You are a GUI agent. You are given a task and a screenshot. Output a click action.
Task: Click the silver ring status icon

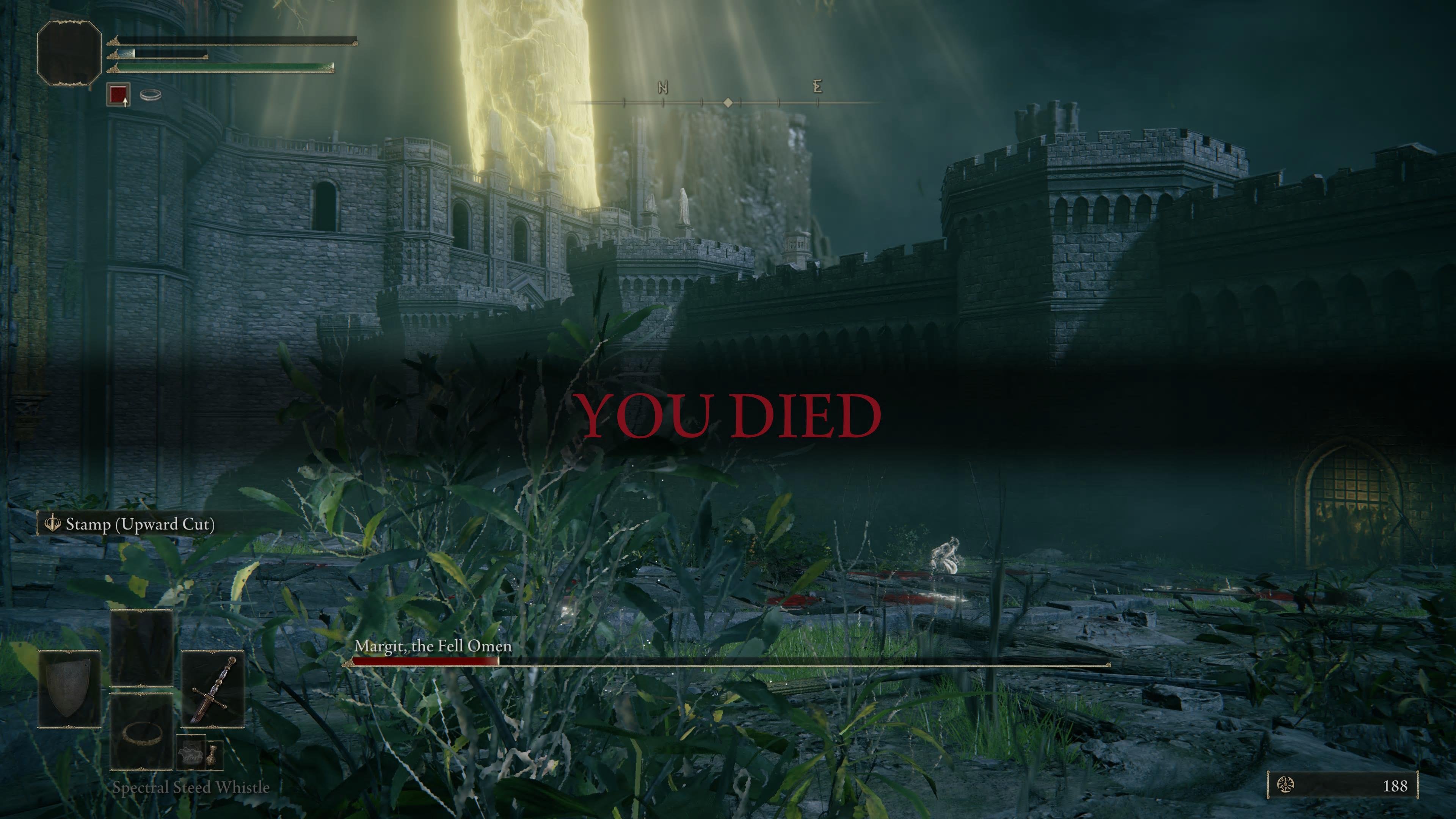pyautogui.click(x=151, y=94)
